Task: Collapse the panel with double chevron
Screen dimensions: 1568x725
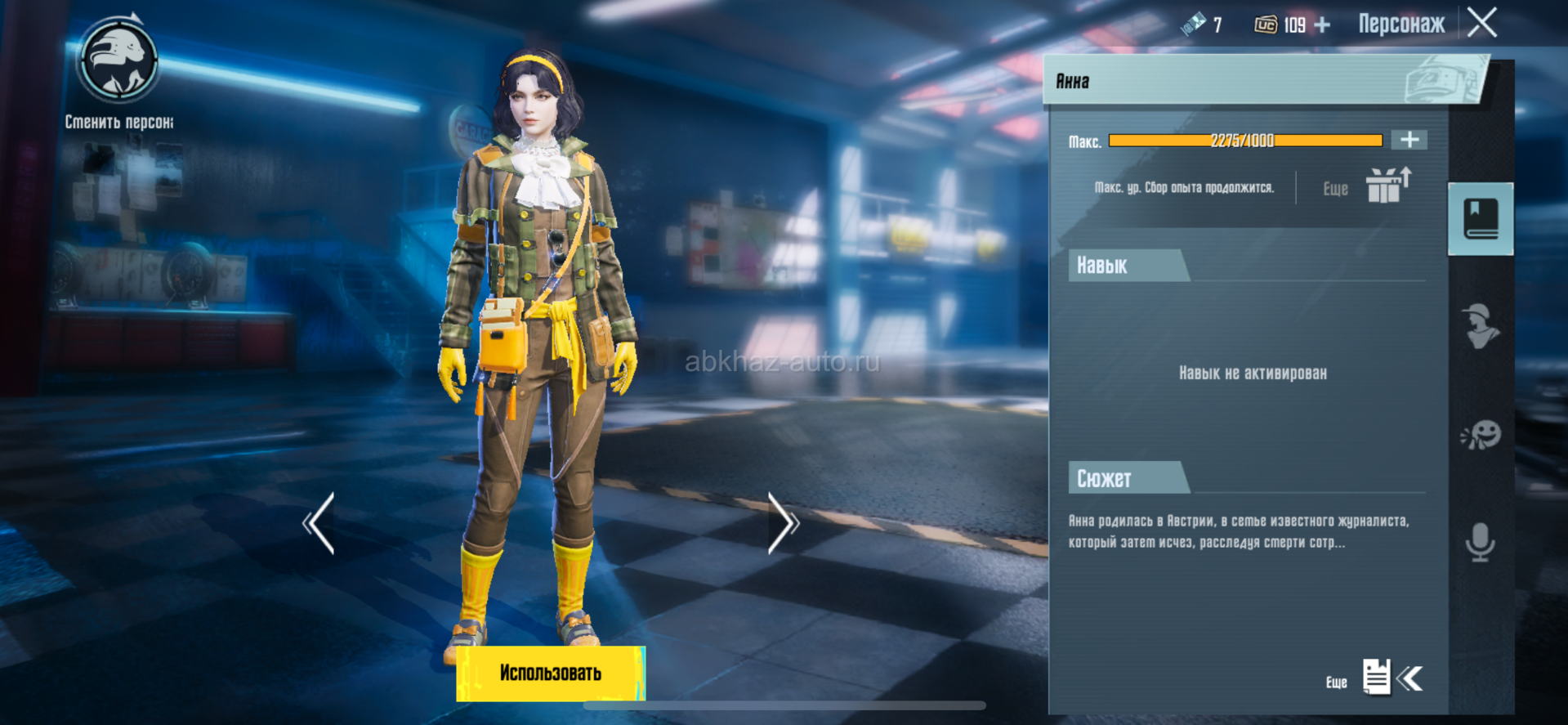Action: pos(1411,678)
